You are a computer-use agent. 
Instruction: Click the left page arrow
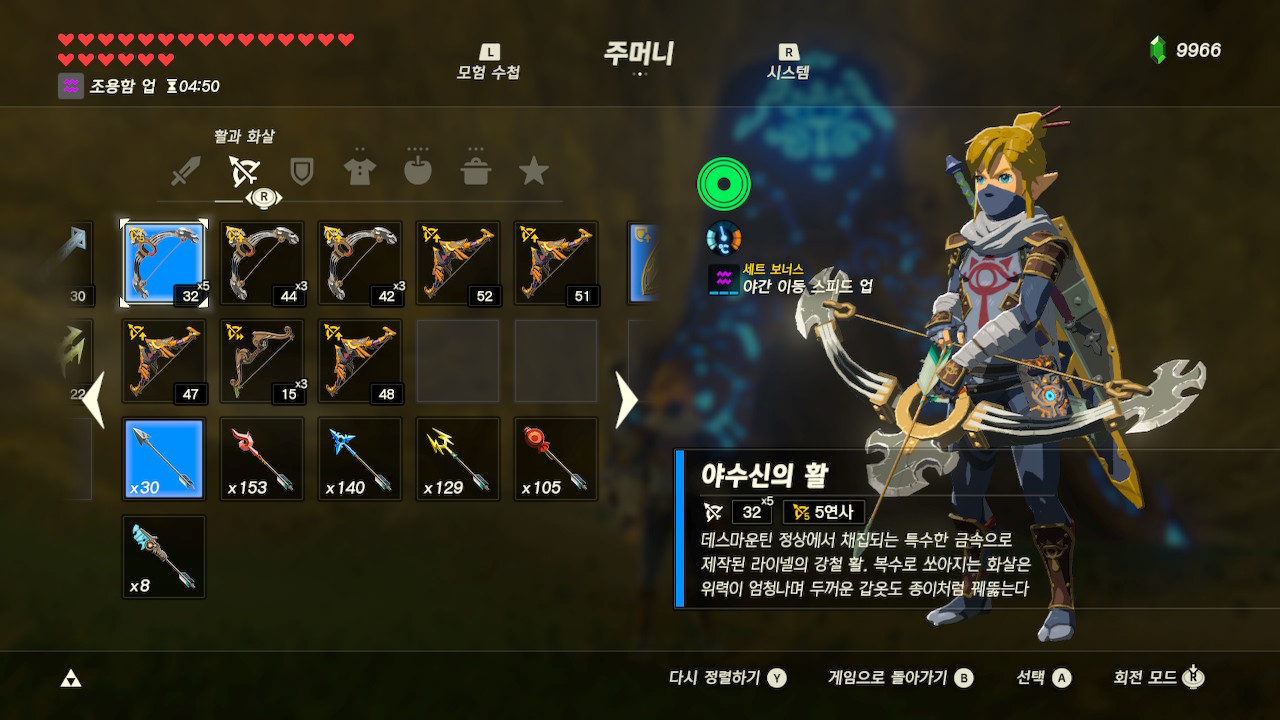coord(93,400)
